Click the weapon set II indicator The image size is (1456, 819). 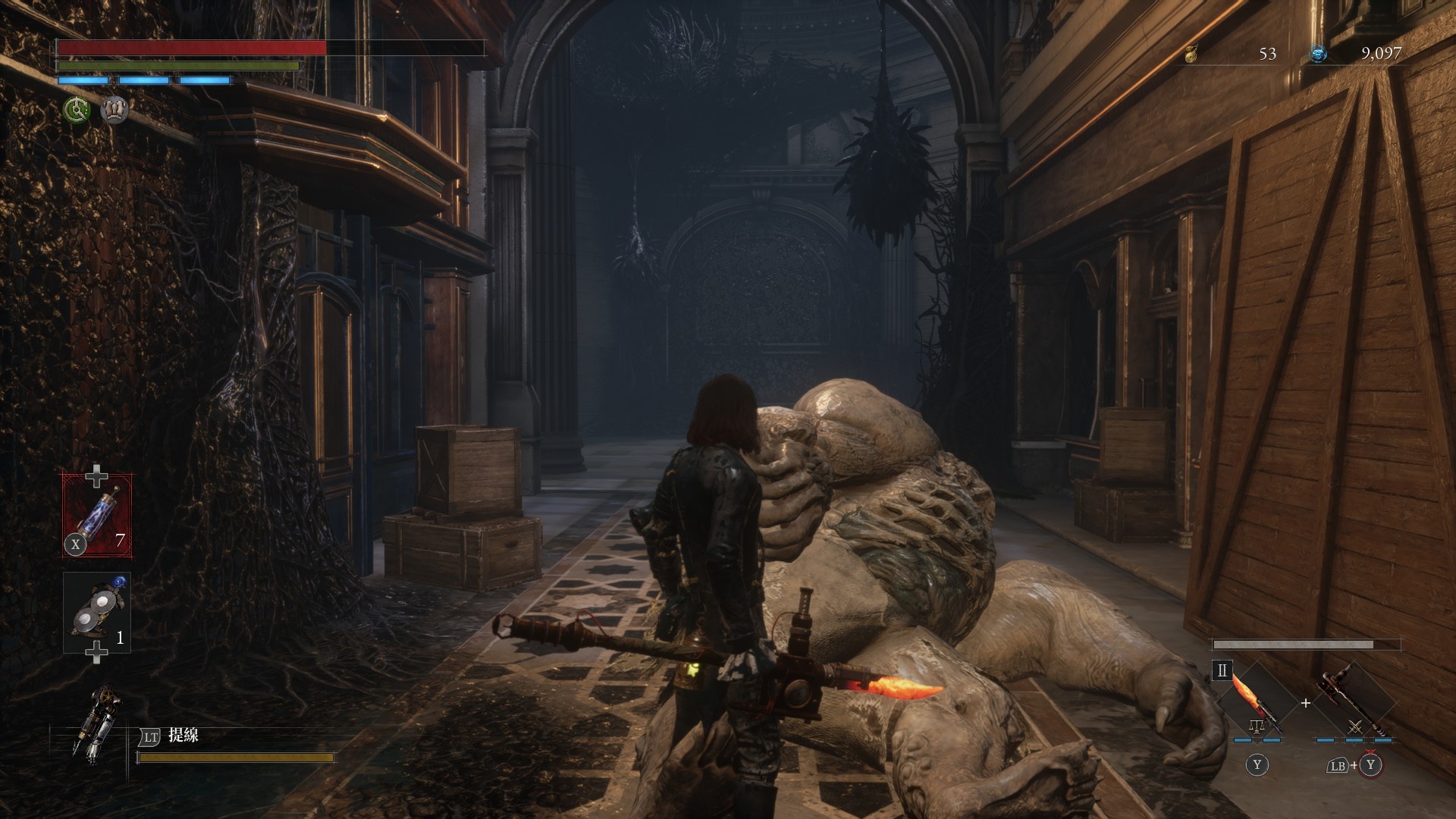(x=1222, y=670)
